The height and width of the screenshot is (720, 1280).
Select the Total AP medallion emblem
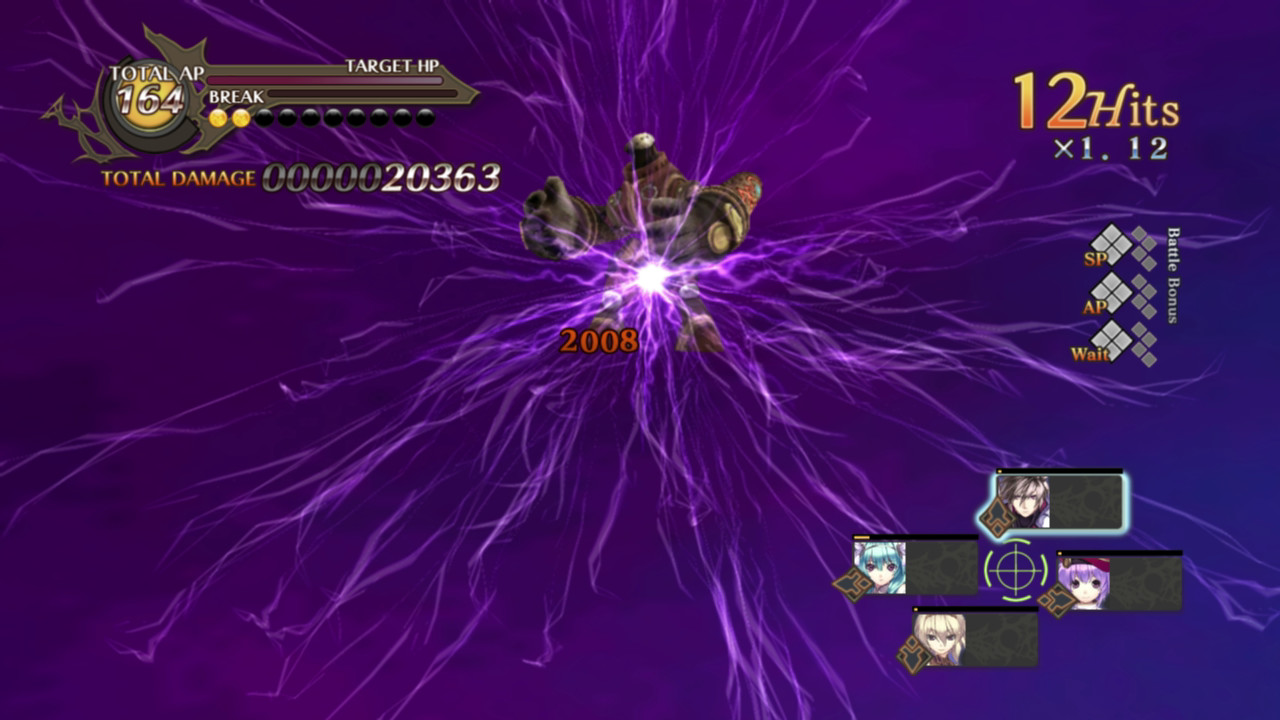point(150,102)
